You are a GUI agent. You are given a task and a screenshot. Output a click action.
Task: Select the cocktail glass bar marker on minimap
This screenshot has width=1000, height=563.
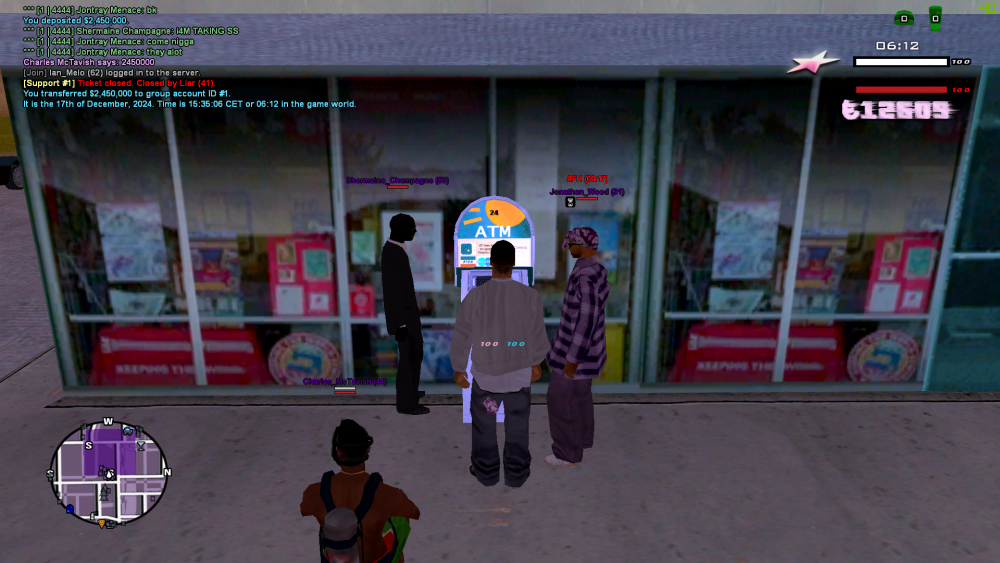(x=140, y=445)
